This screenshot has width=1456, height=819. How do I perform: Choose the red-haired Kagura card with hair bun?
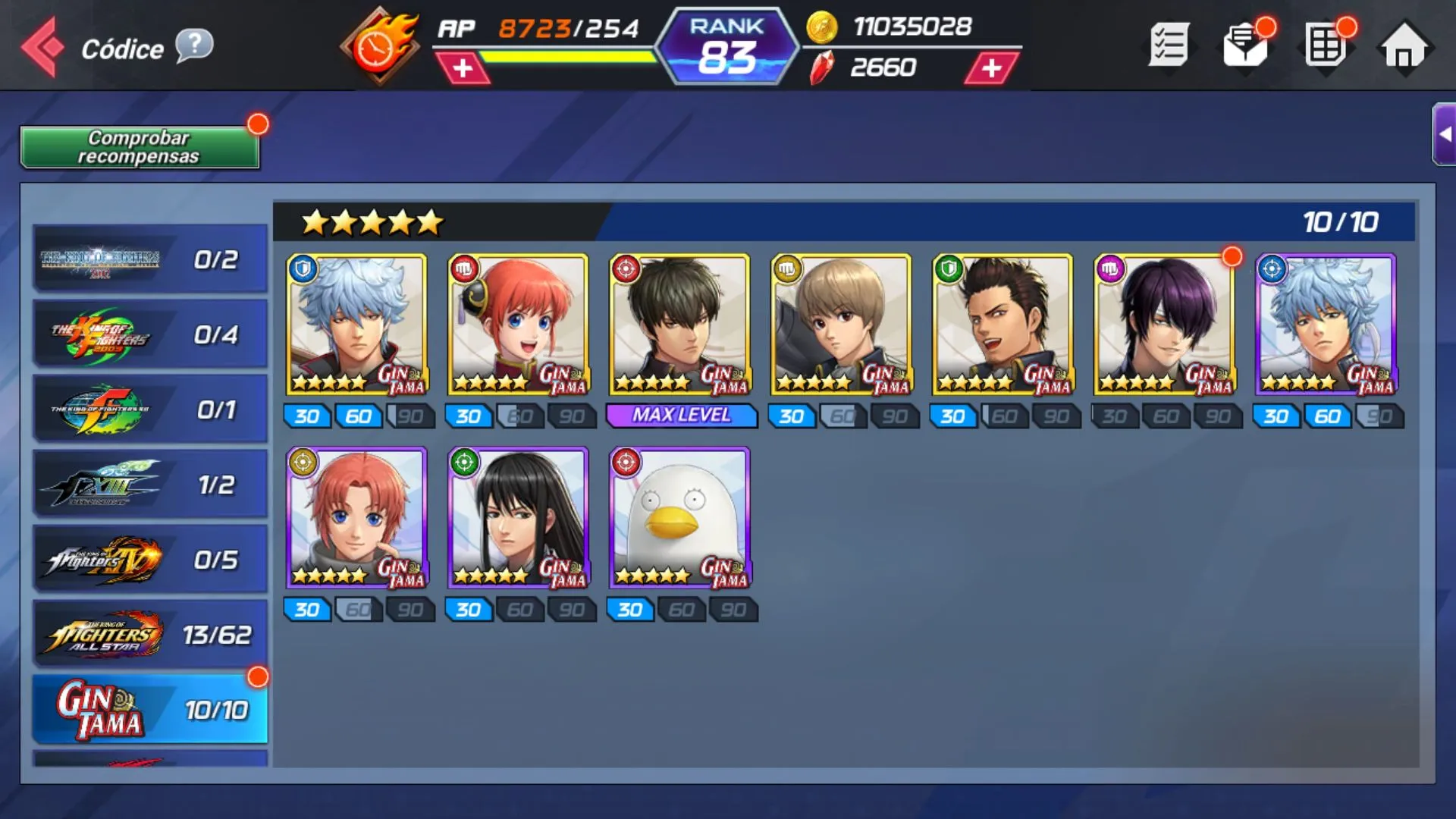pyautogui.click(x=518, y=325)
